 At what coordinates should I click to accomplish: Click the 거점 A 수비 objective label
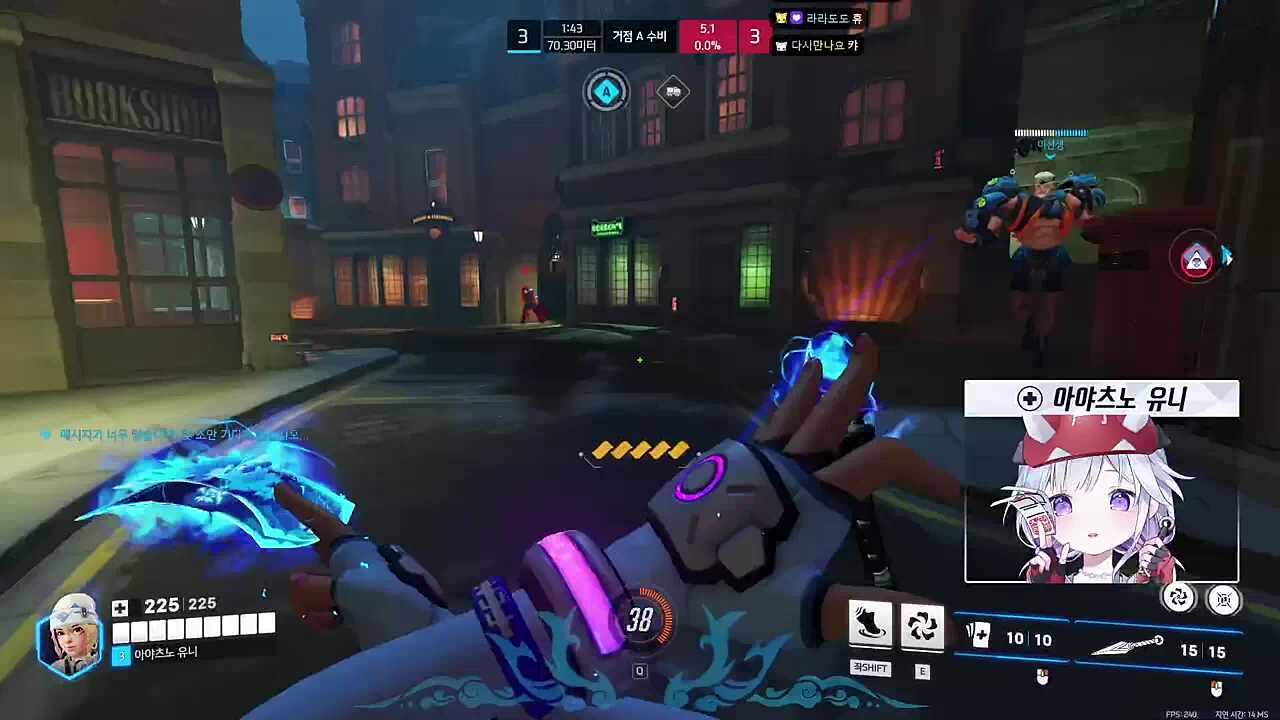point(639,37)
